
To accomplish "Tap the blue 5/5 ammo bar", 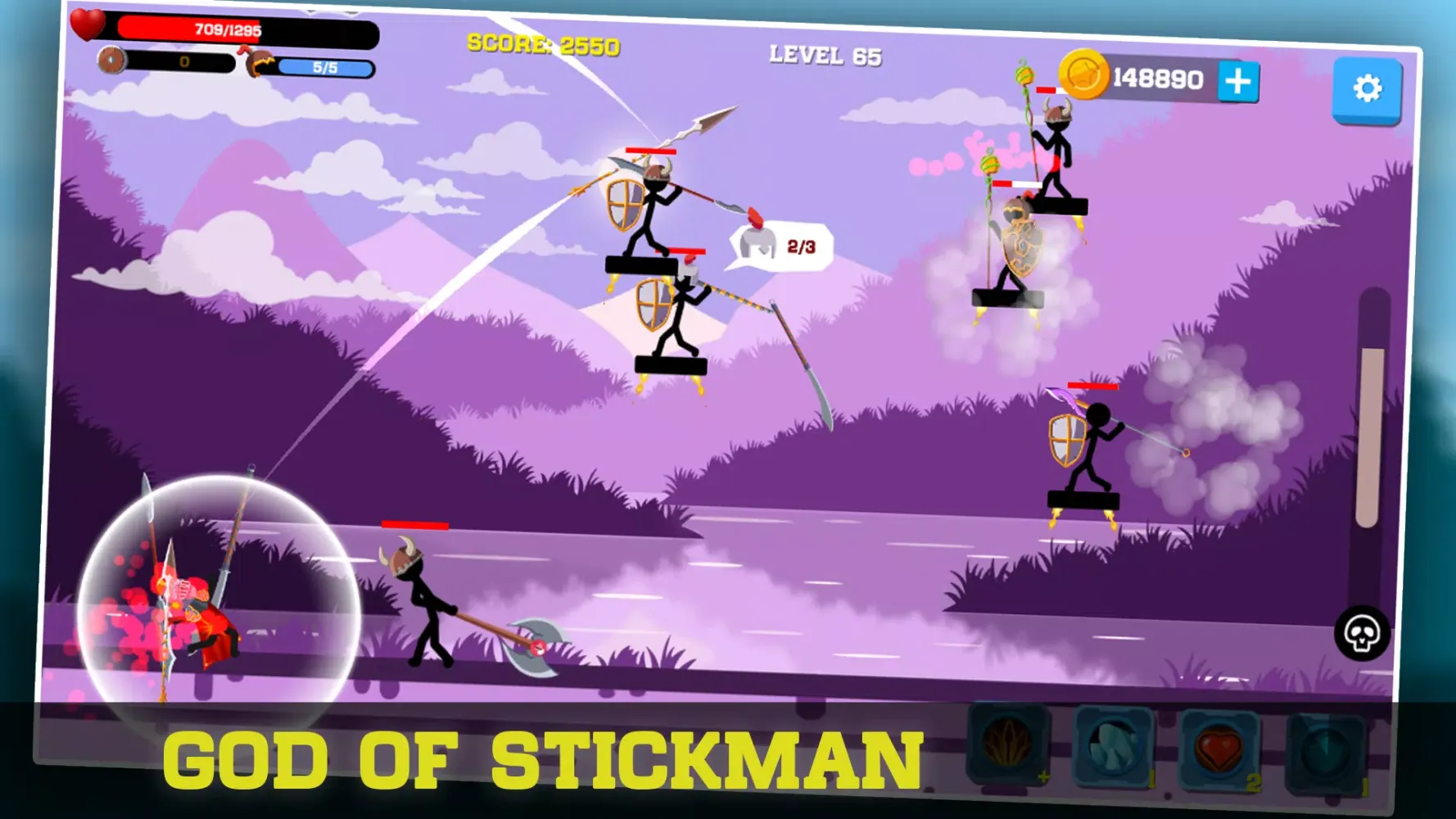I will pos(326,69).
